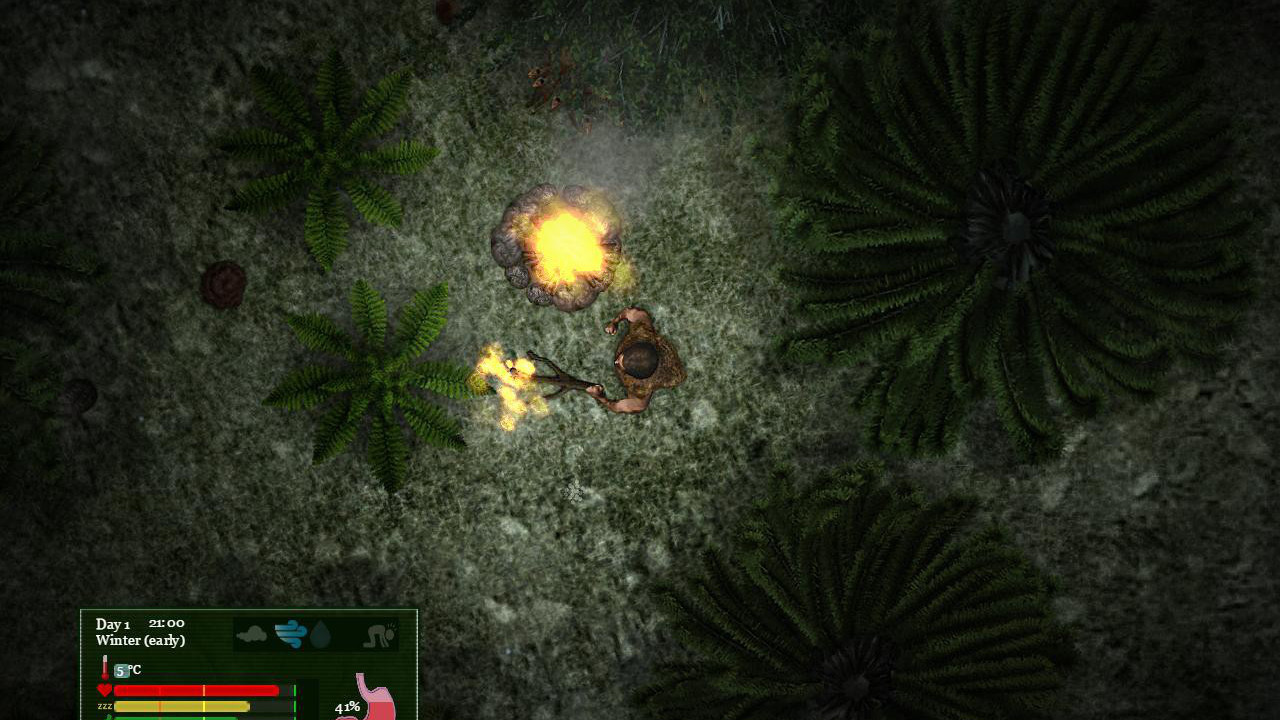Screen dimensions: 1280x720
Task: Click the zzz sleep icon
Action: (x=103, y=706)
